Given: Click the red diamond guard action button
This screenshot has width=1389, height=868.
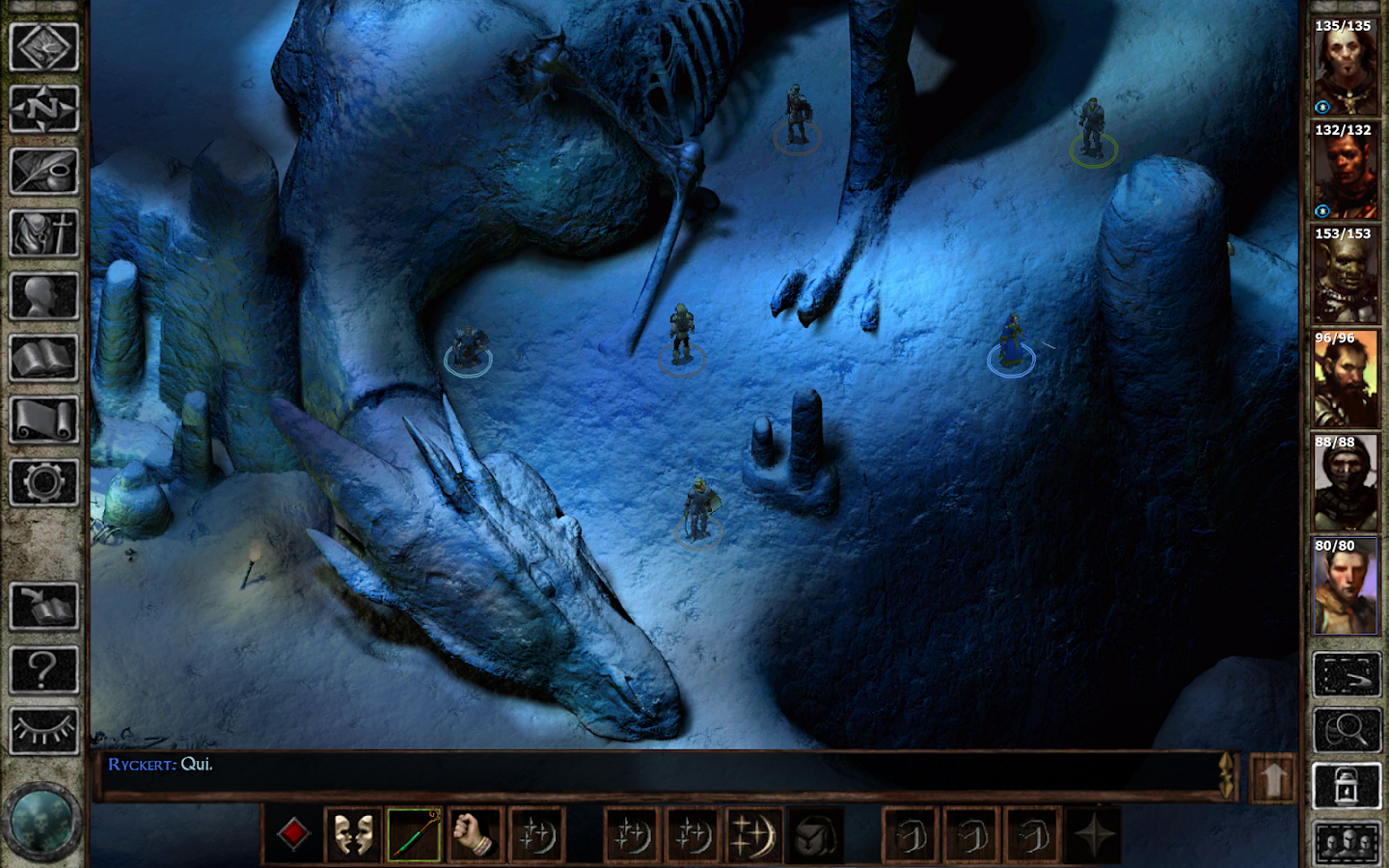Looking at the screenshot, I should (294, 834).
